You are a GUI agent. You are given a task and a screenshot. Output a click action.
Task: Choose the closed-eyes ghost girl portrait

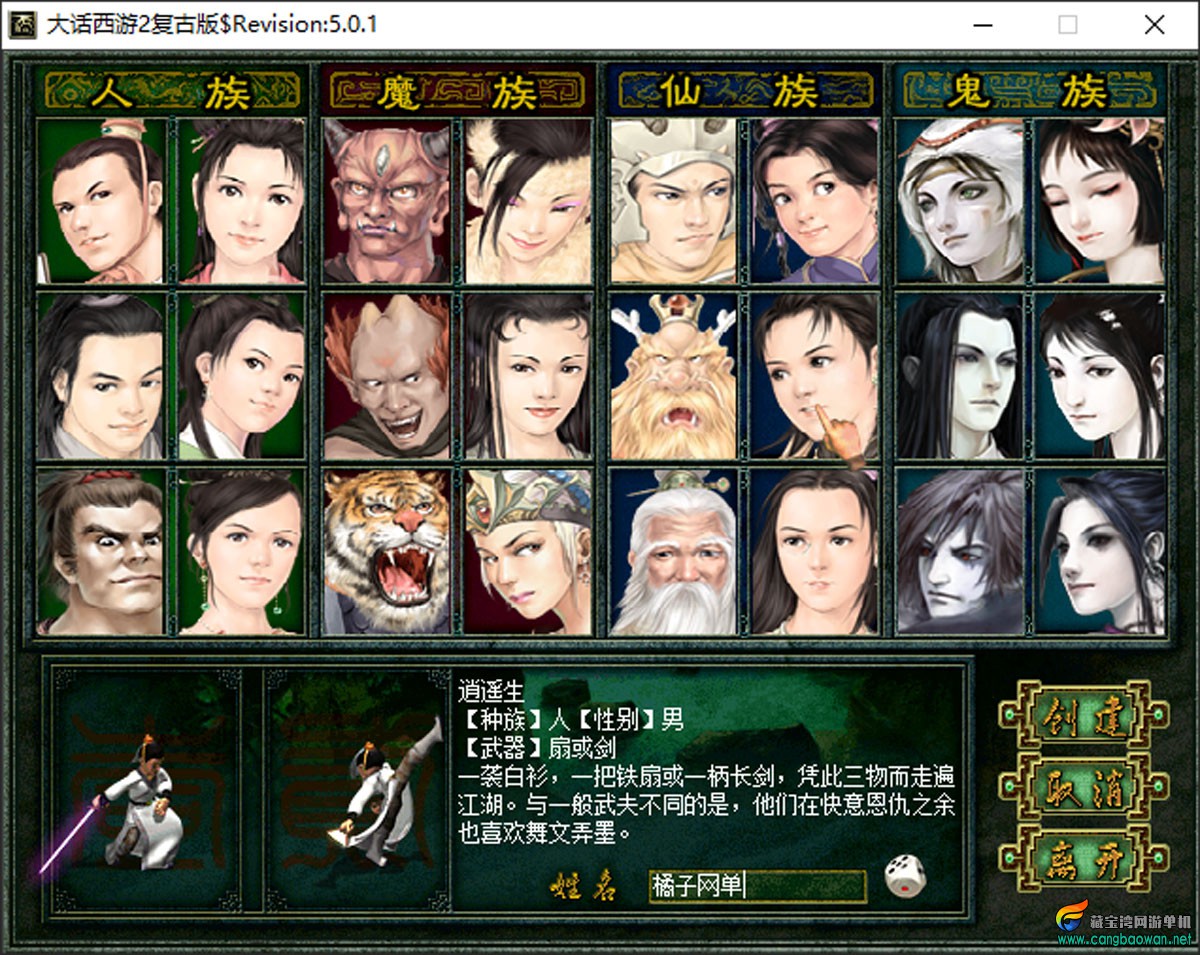(1102, 201)
